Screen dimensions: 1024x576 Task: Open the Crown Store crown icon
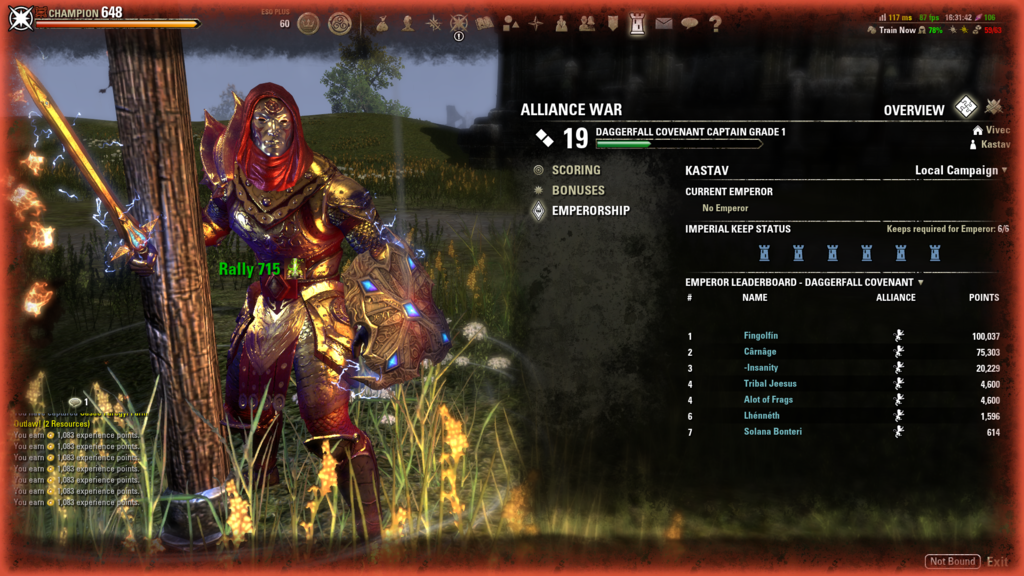(x=308, y=23)
